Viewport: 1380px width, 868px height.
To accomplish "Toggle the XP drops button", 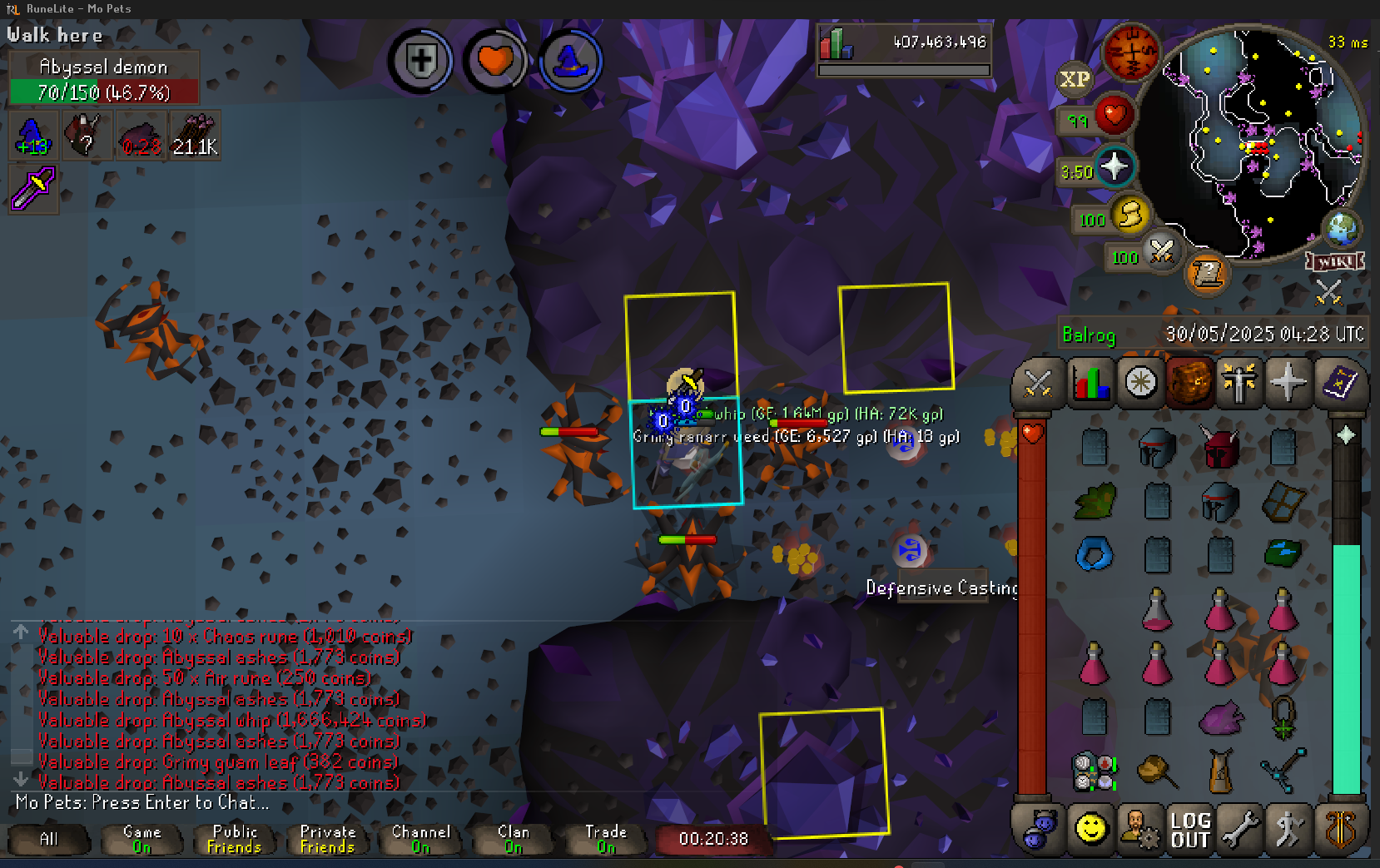I will [x=1074, y=79].
